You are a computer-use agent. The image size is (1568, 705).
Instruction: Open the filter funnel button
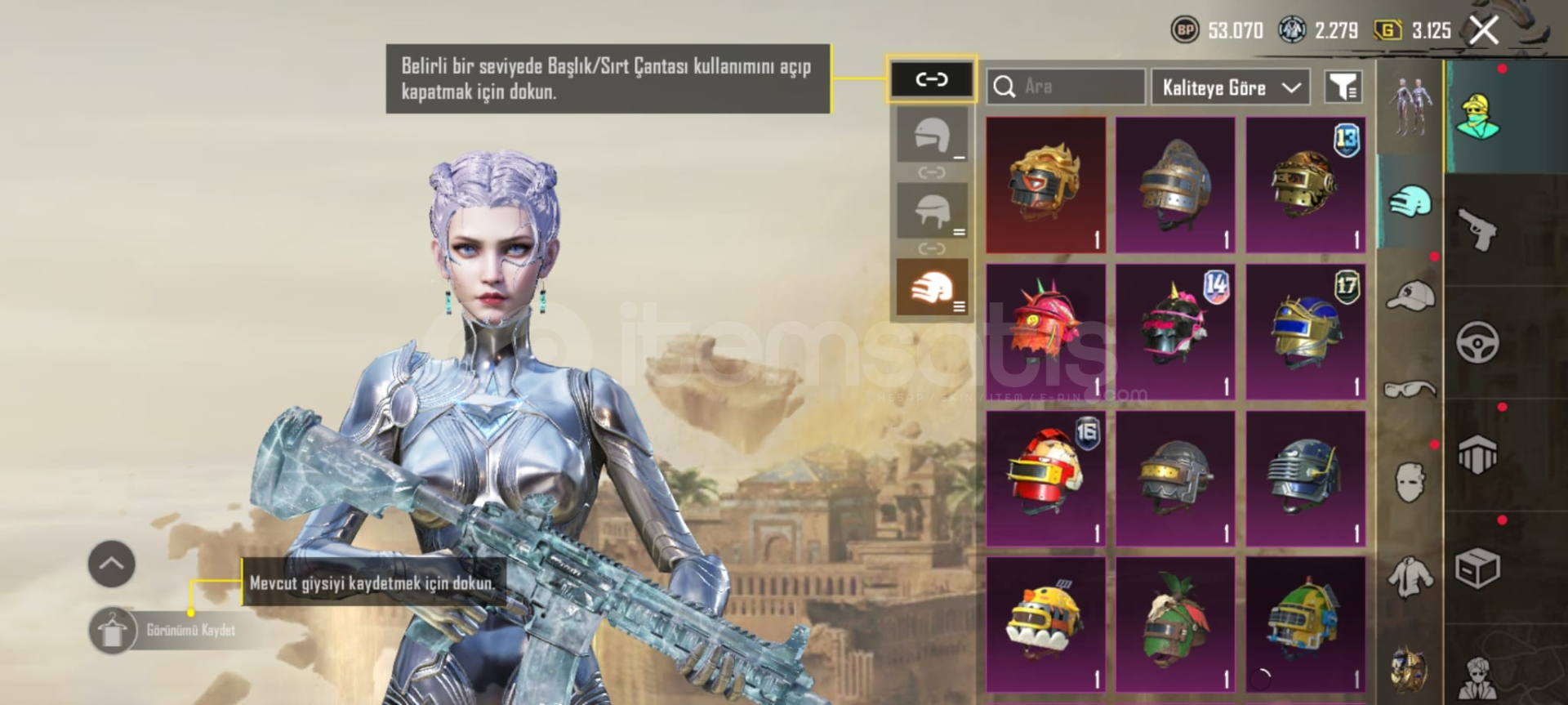[1343, 87]
